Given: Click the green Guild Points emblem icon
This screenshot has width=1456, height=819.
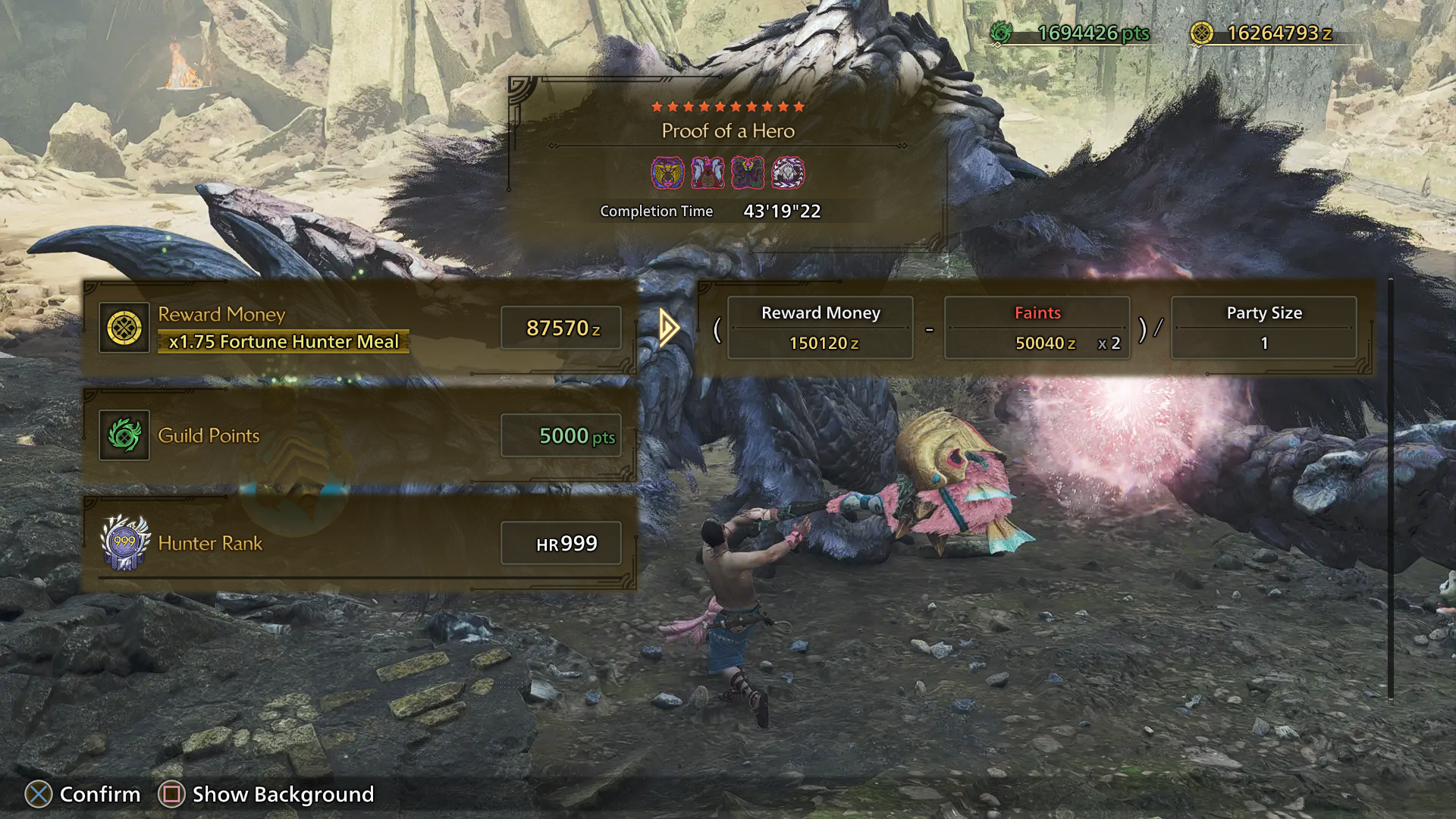Looking at the screenshot, I should [x=124, y=436].
